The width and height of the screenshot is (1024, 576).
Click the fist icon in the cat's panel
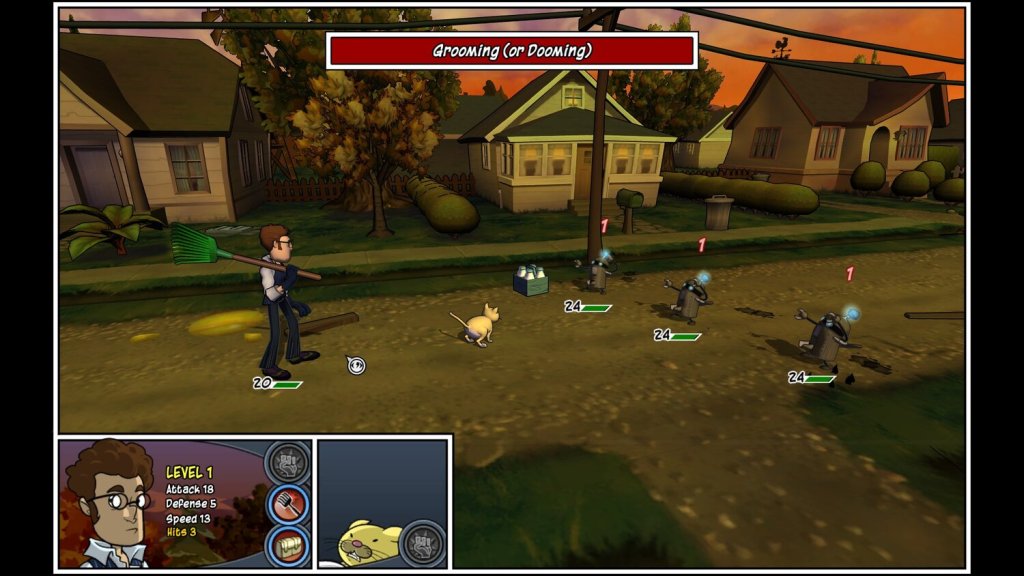click(x=421, y=543)
